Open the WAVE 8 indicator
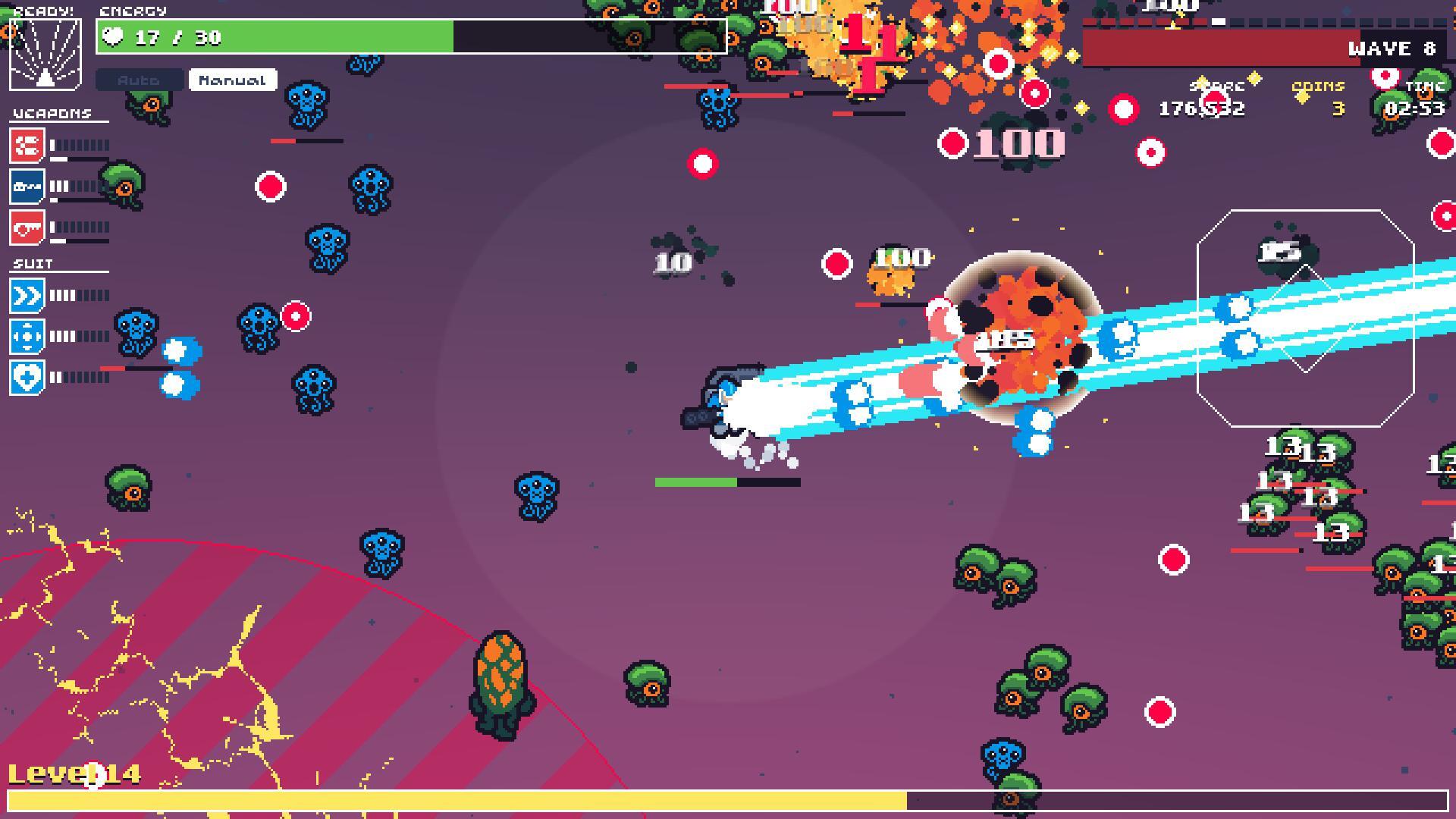This screenshot has height=819, width=1456. pyautogui.click(x=1392, y=49)
